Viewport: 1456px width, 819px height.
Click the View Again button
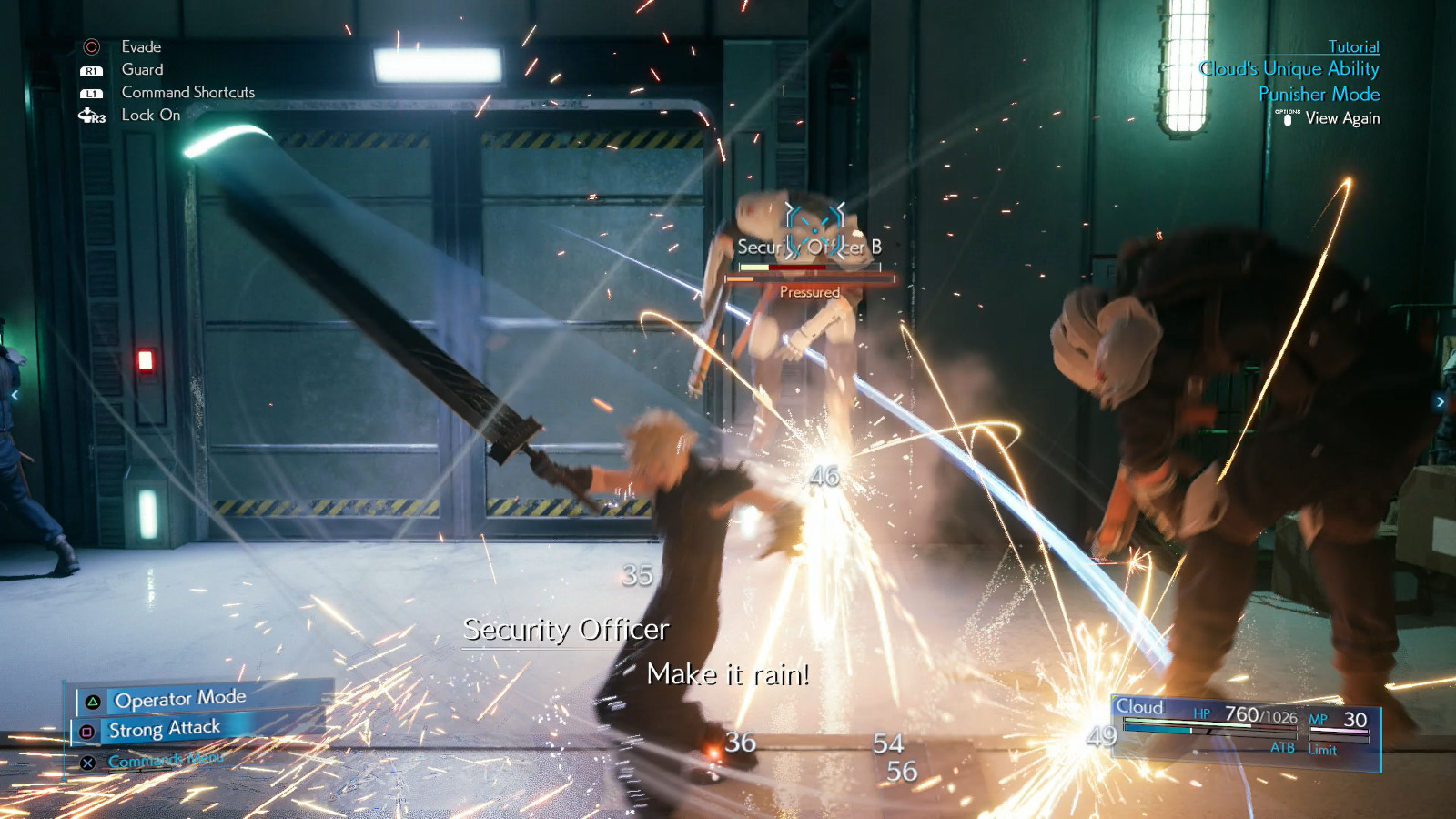coord(1341,118)
